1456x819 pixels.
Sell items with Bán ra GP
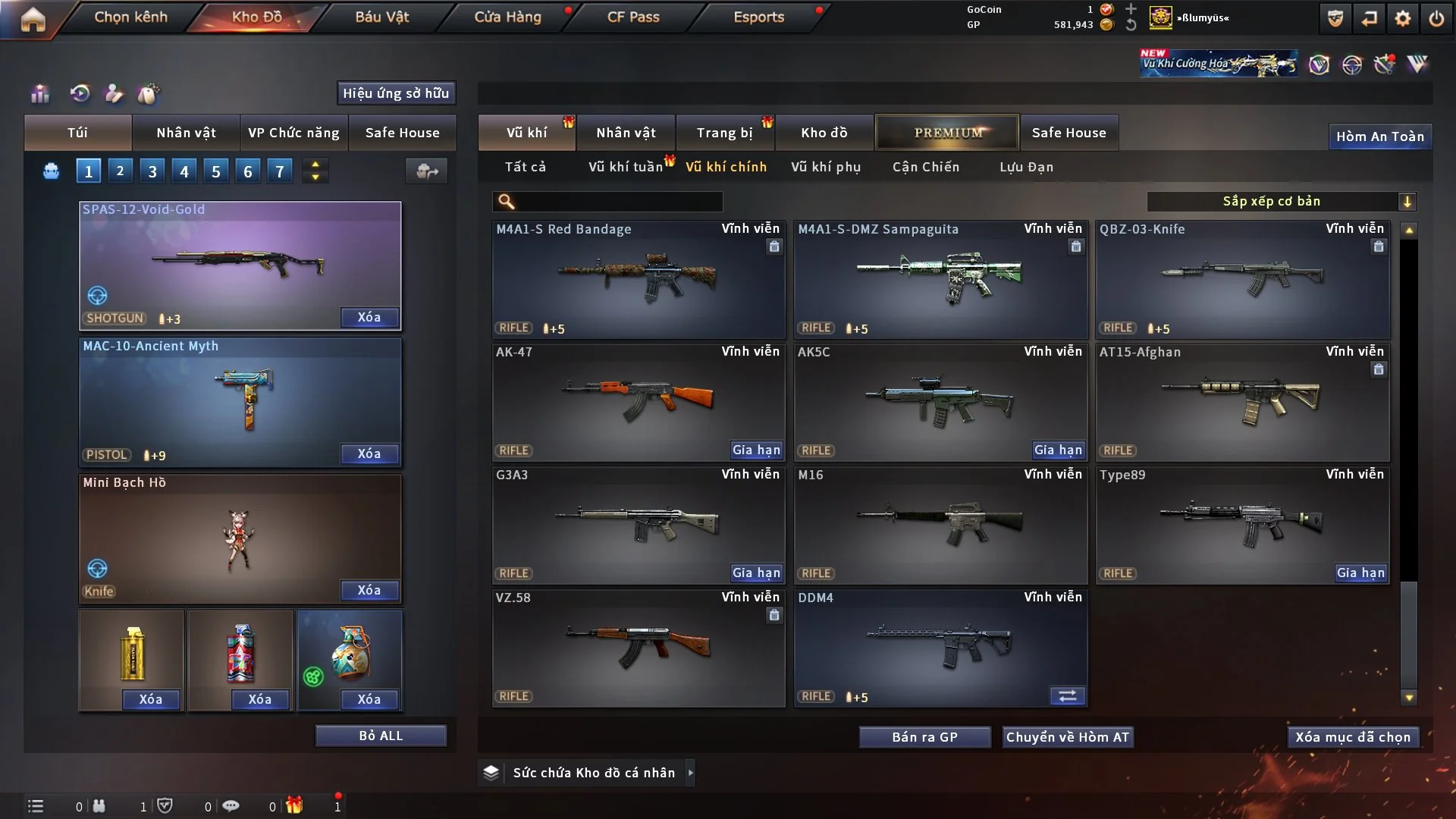coord(924,737)
